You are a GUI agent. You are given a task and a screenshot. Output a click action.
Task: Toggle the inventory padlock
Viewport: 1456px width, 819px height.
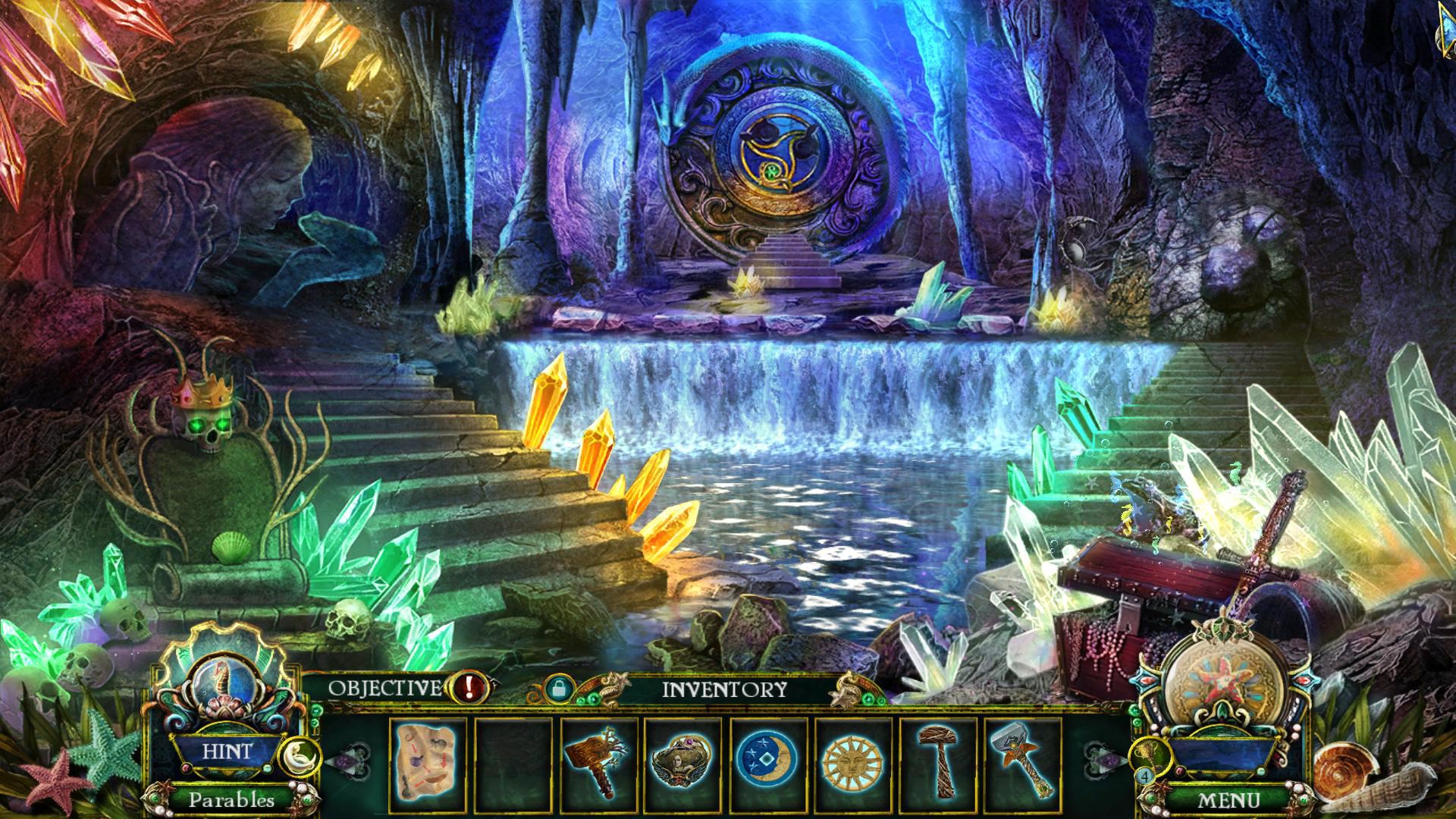[x=557, y=689]
